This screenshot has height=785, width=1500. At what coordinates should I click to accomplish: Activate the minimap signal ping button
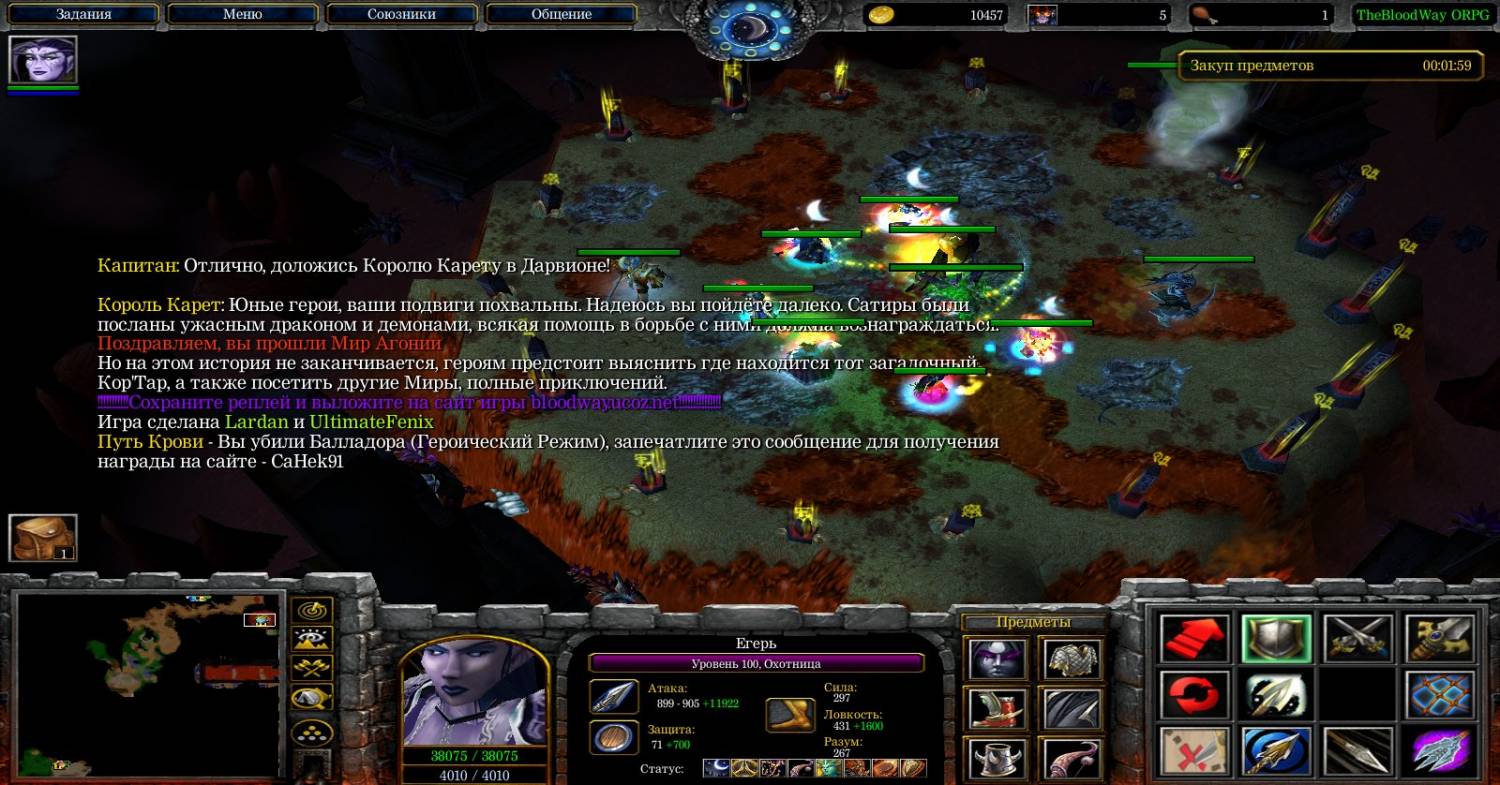313,610
